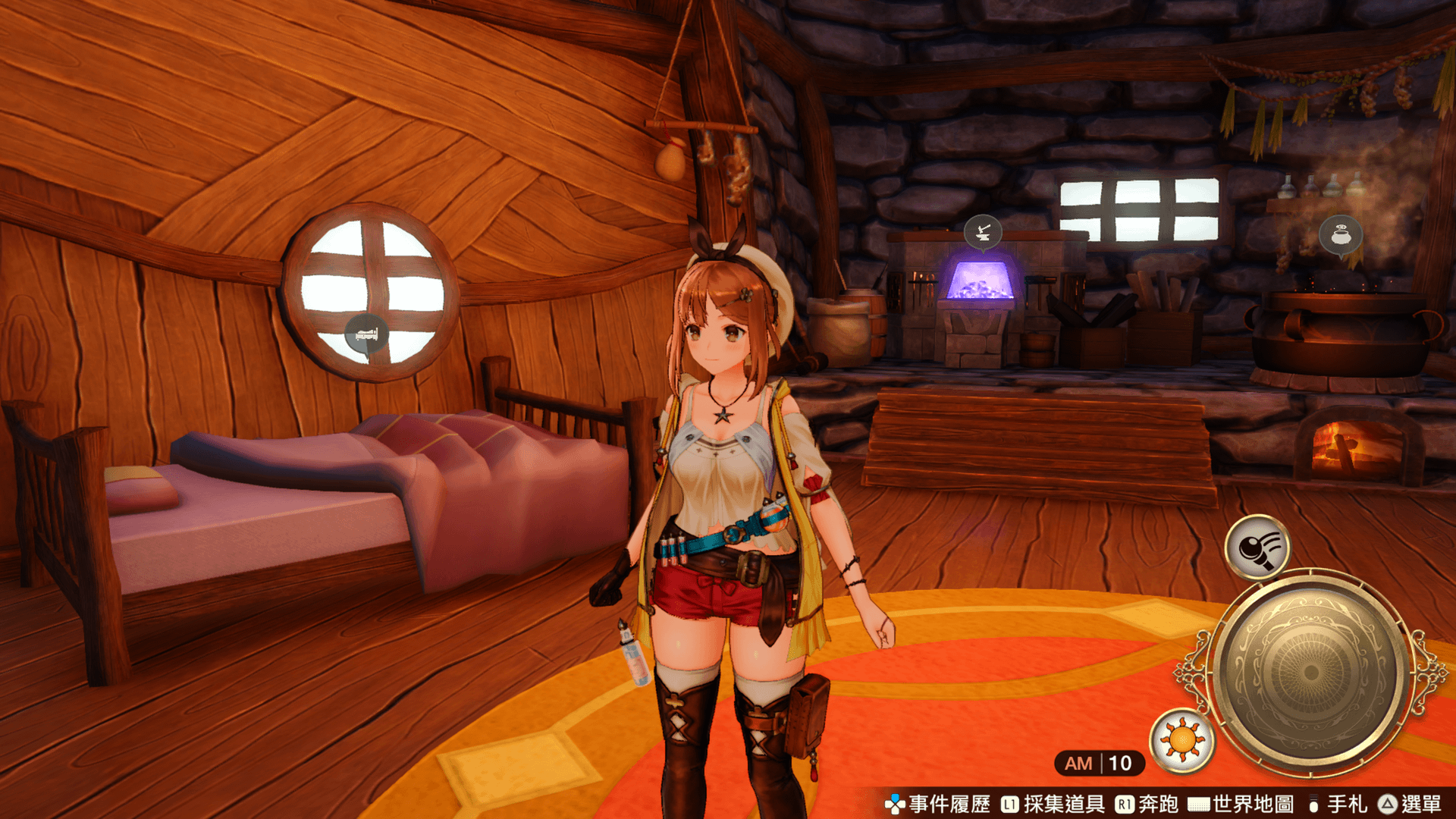
Task: Click the bed rest icon bubble
Action: (x=367, y=334)
